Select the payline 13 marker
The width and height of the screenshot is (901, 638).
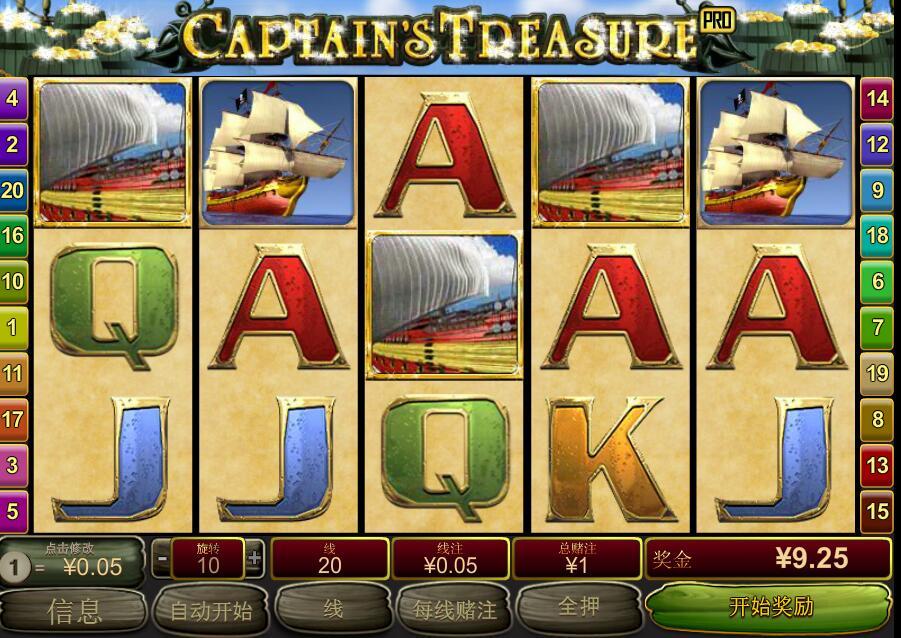[x=877, y=465]
